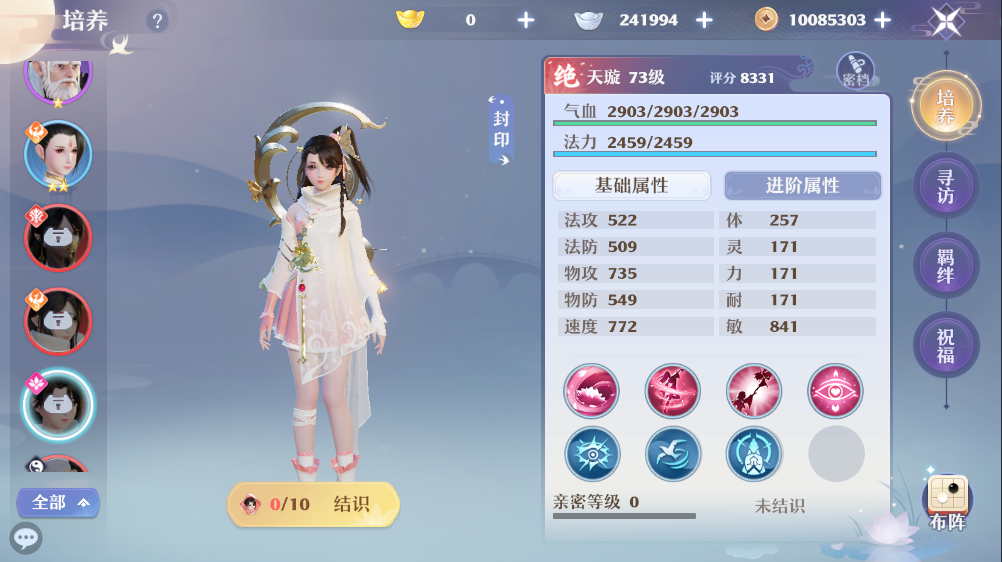Switch to the 进阶属性 tab
This screenshot has height=562, width=1002.
[802, 186]
